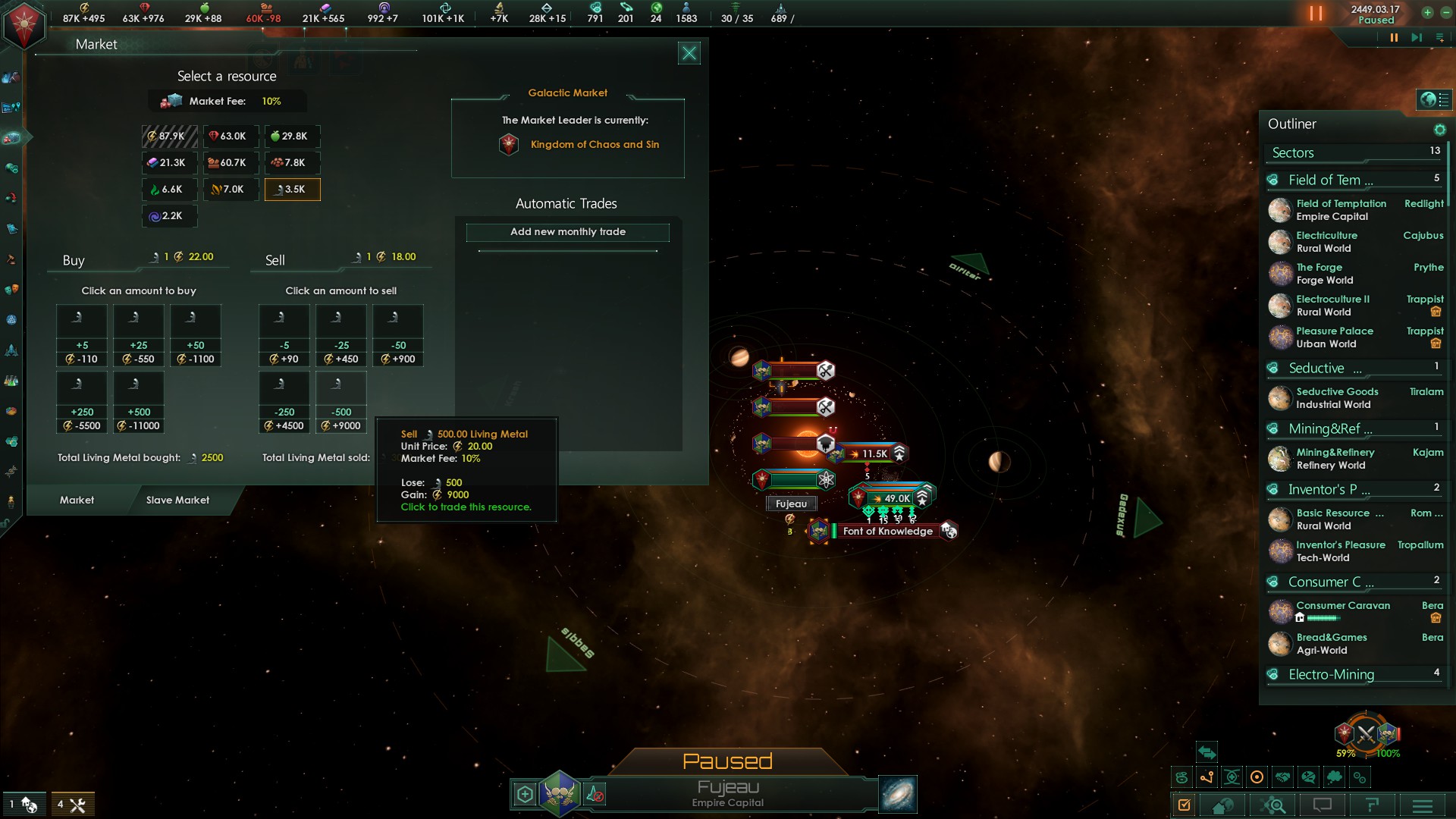Sell 500 Living Metal for 9000

point(341,403)
